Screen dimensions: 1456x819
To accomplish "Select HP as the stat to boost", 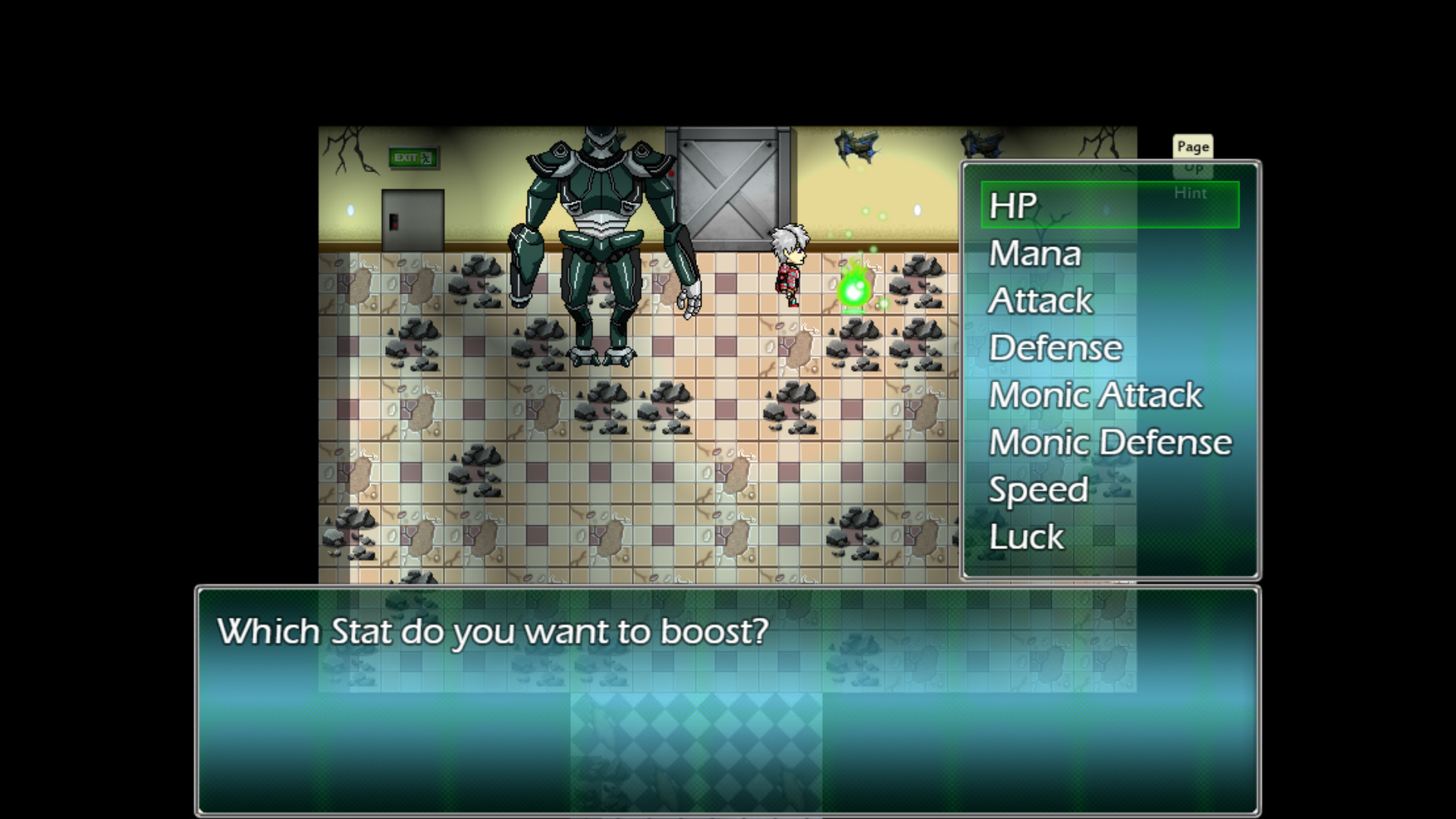I will [x=1012, y=205].
